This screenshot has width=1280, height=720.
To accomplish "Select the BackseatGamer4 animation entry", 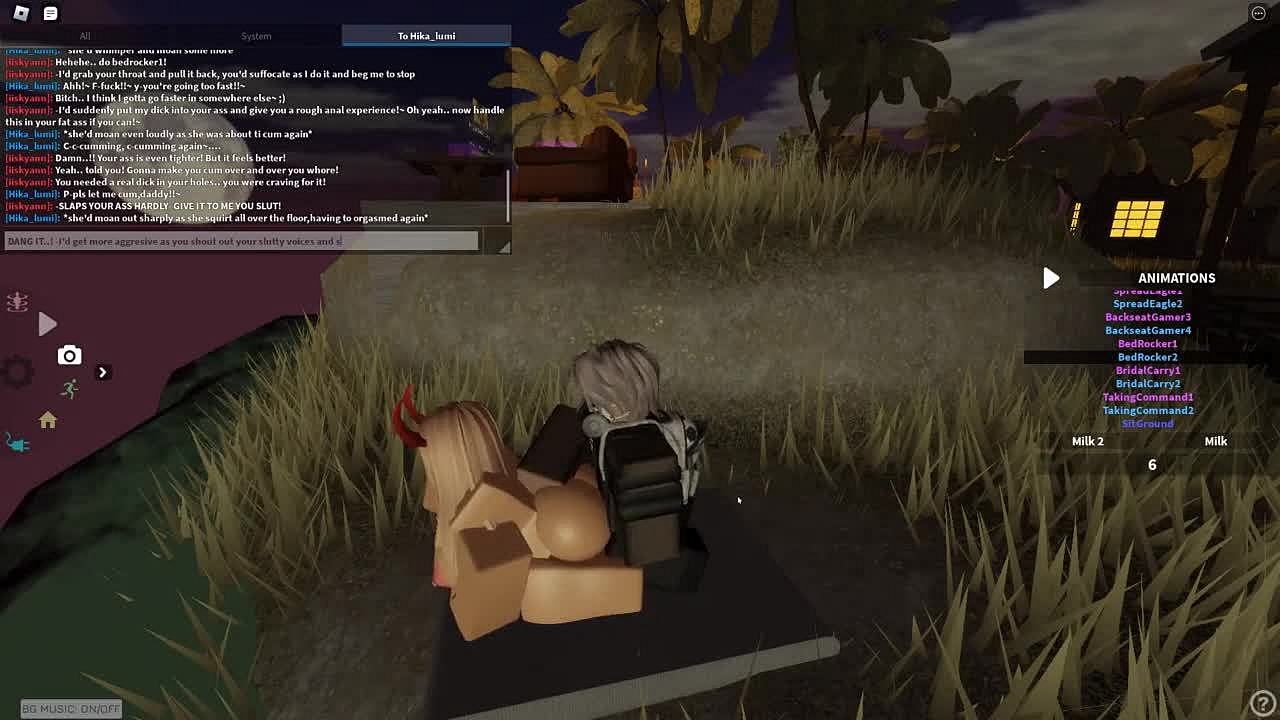I will tap(1148, 330).
